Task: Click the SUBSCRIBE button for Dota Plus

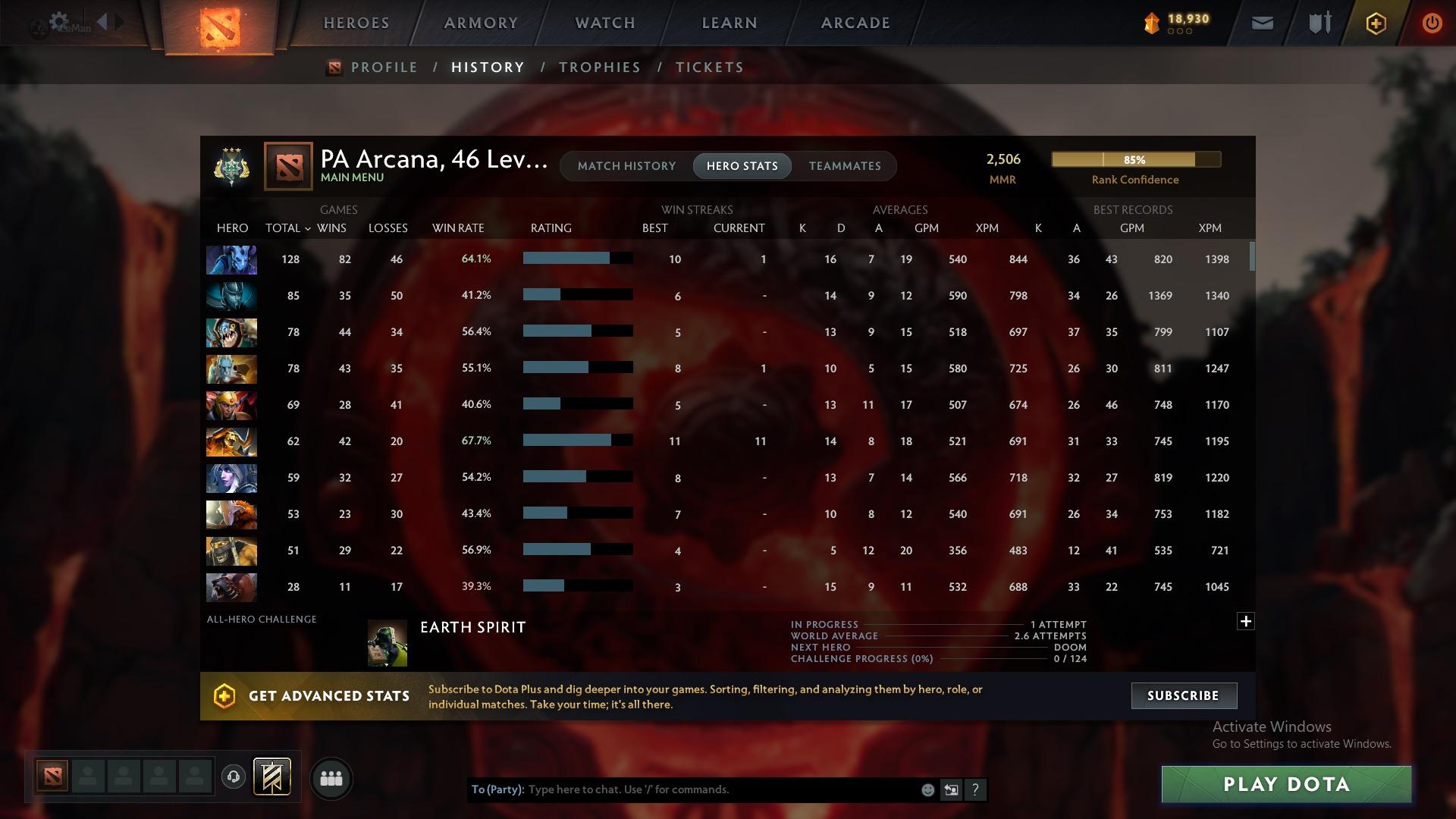Action: [x=1183, y=695]
